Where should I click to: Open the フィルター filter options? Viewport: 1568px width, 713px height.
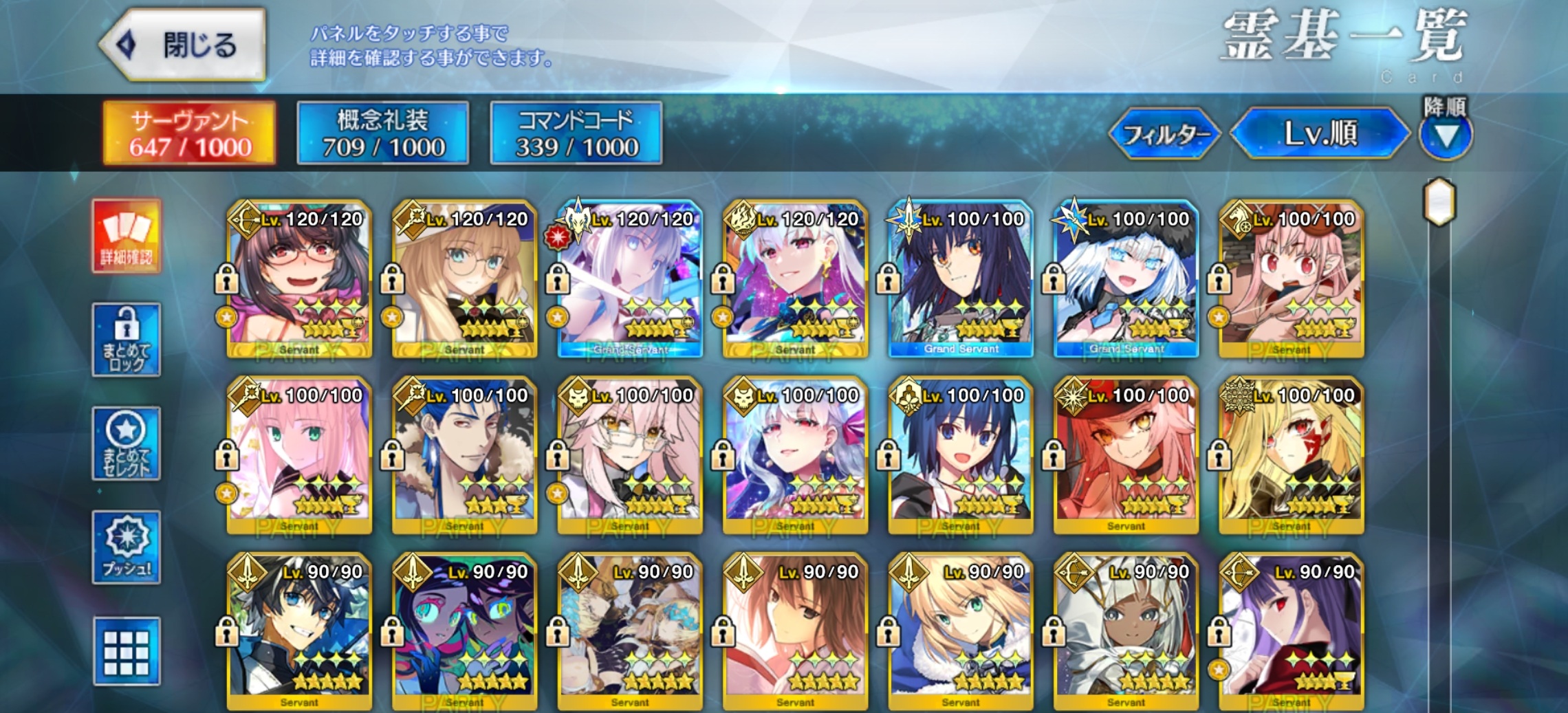coord(1165,134)
